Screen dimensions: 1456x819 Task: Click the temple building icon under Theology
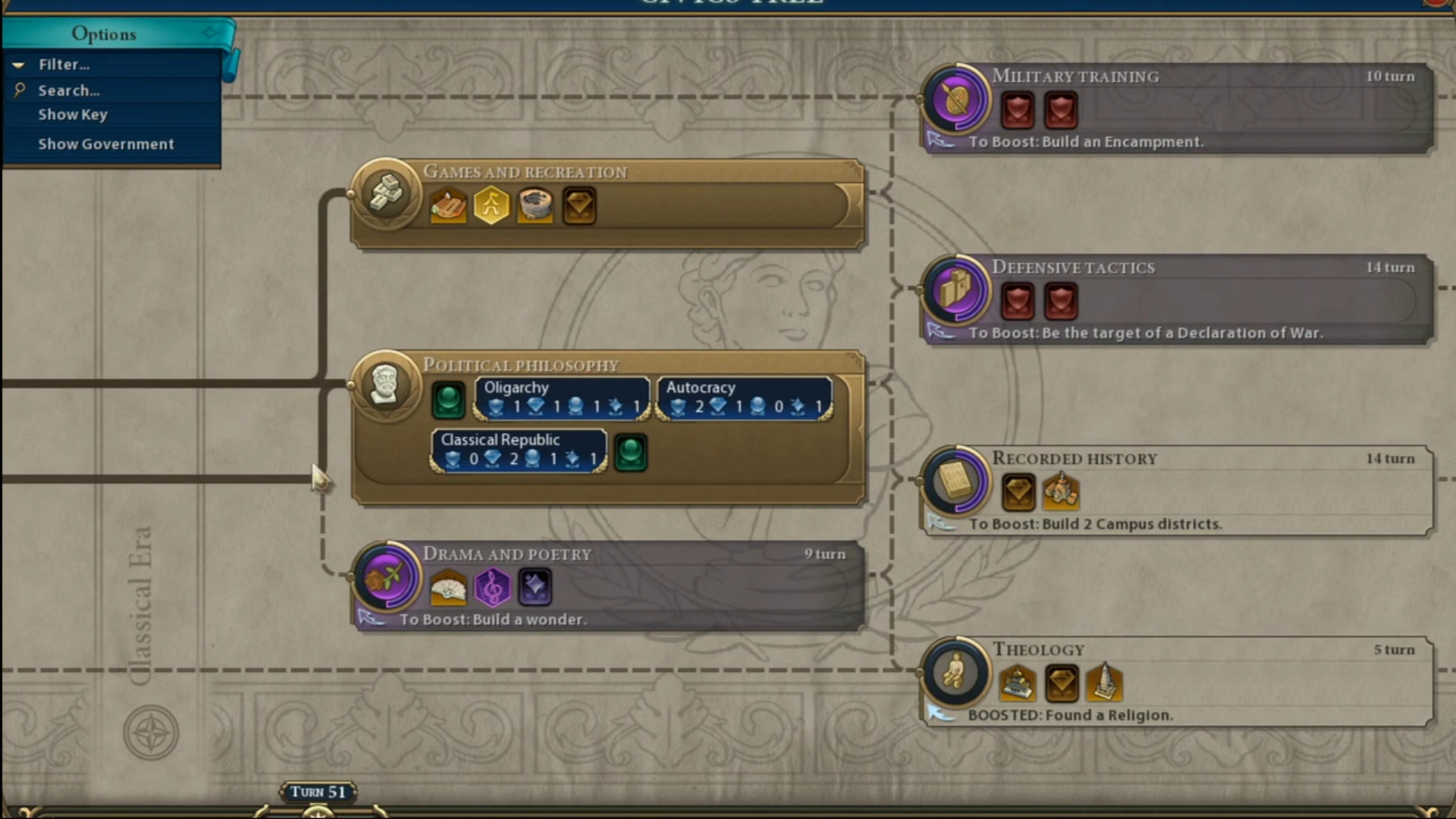coord(1018,682)
